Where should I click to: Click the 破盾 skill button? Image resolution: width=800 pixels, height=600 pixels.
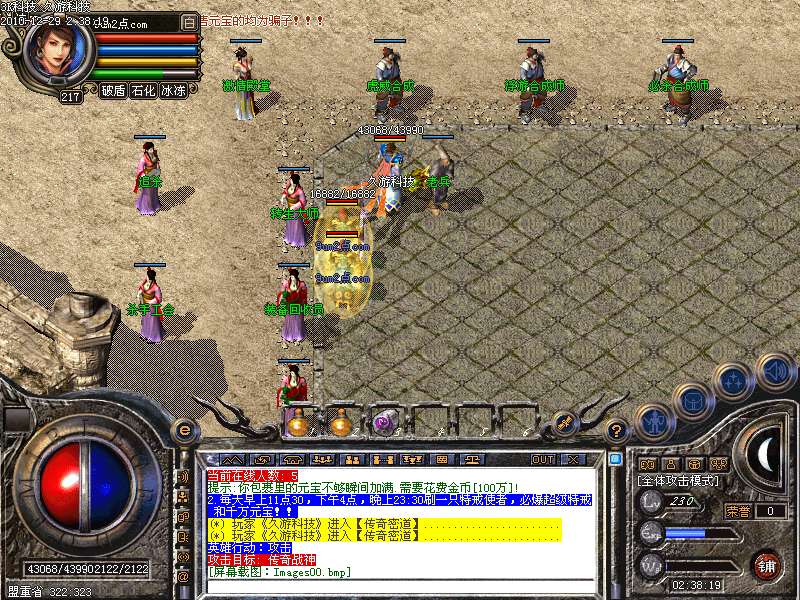tap(113, 90)
